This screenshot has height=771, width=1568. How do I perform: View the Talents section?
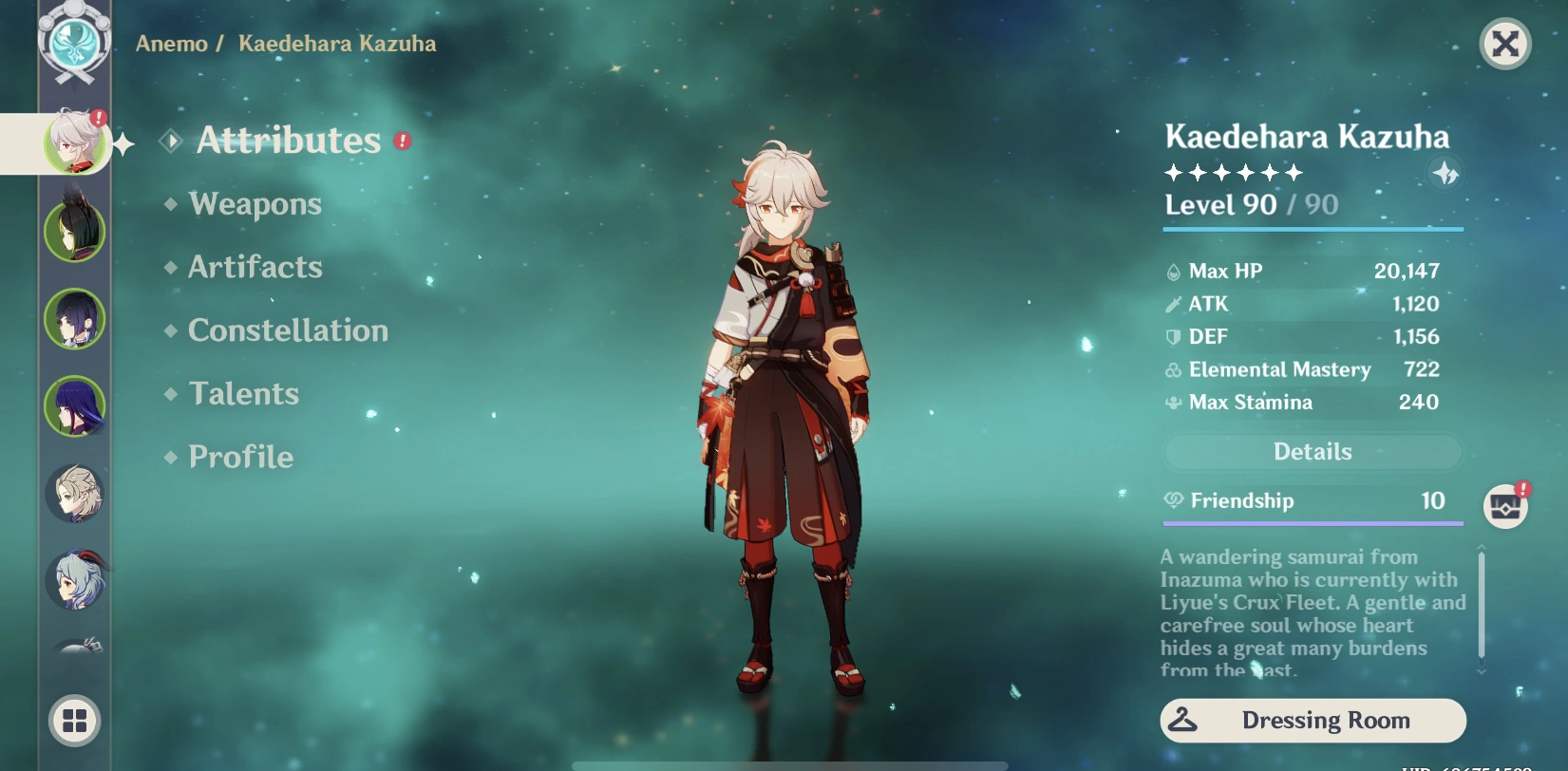[x=243, y=393]
